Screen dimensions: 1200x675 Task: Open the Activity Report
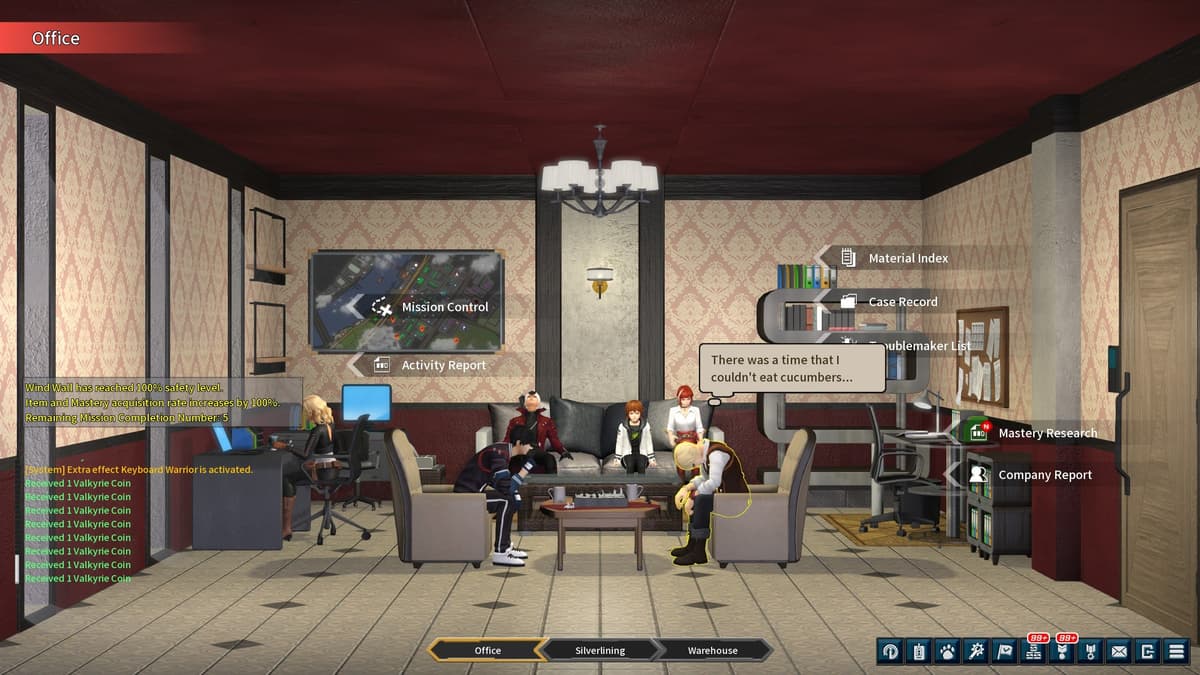coord(443,365)
